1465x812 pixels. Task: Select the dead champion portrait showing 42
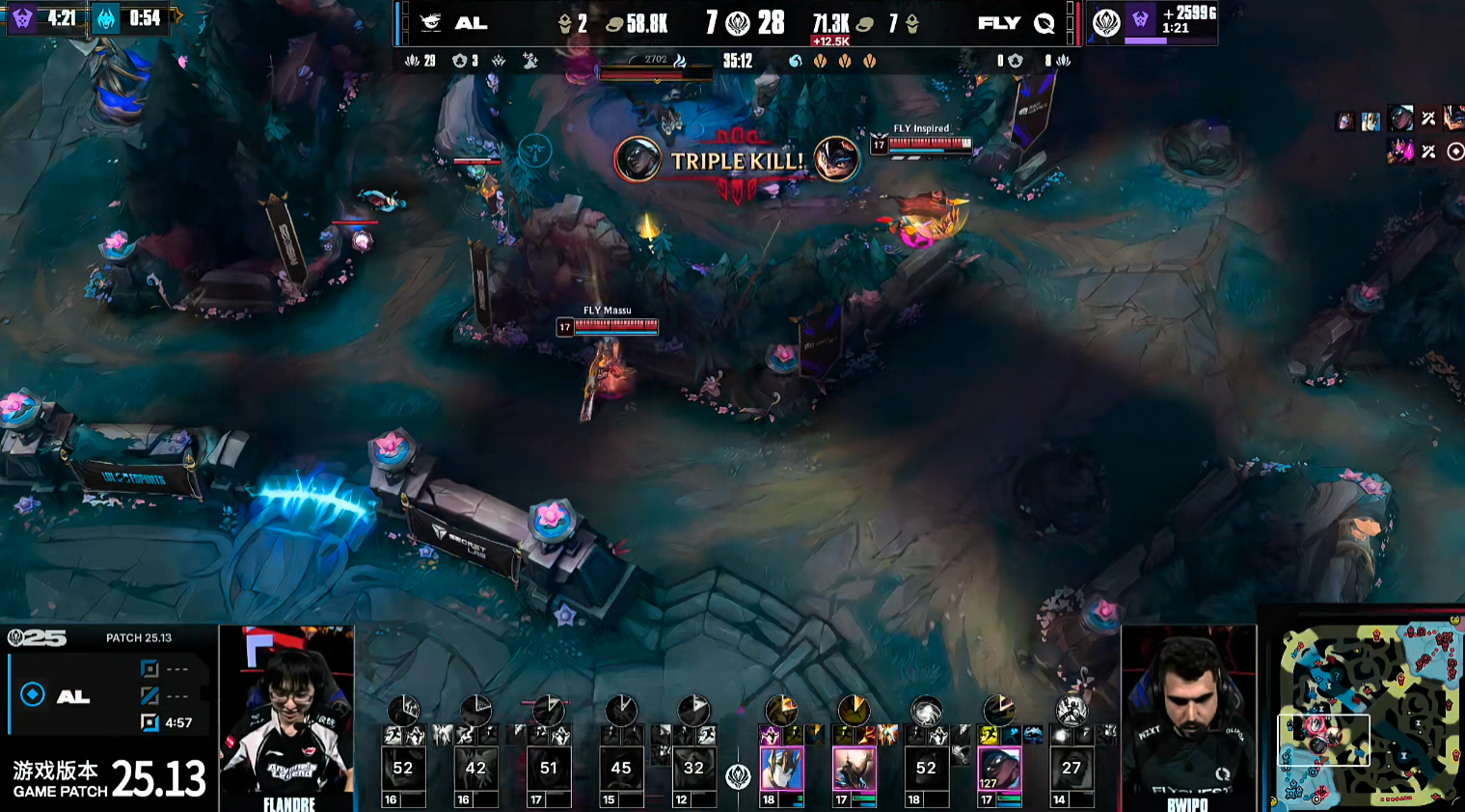click(x=475, y=769)
